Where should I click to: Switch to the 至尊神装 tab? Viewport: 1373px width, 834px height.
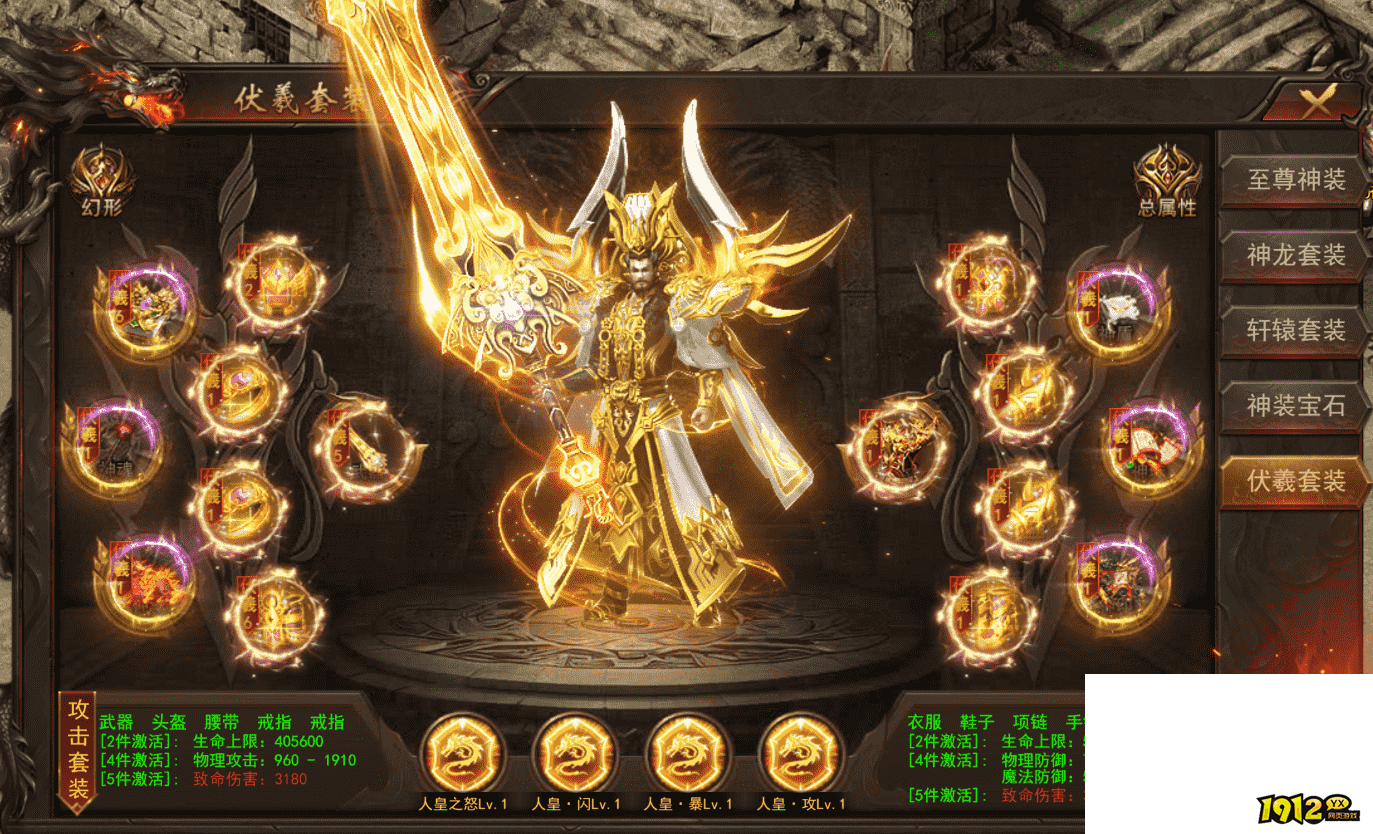[1295, 180]
